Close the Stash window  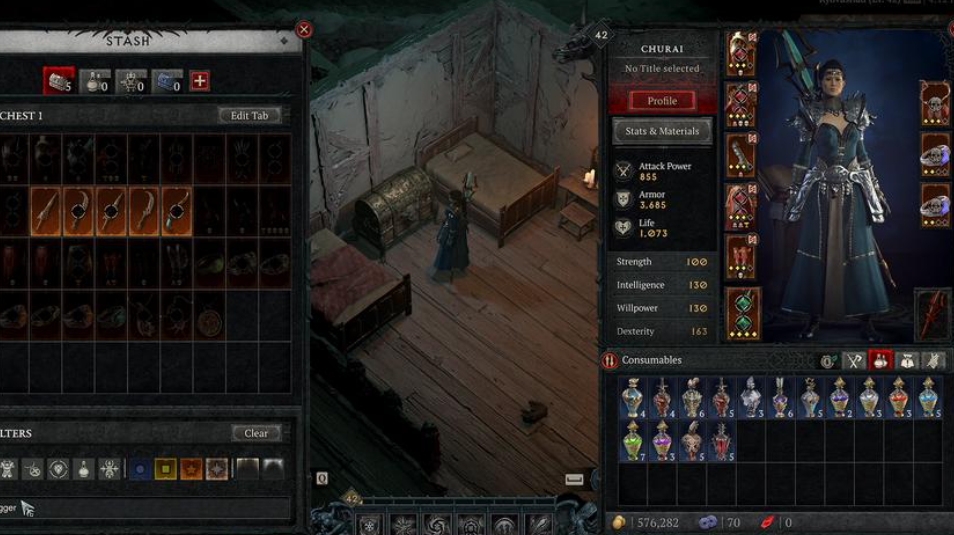coord(304,30)
